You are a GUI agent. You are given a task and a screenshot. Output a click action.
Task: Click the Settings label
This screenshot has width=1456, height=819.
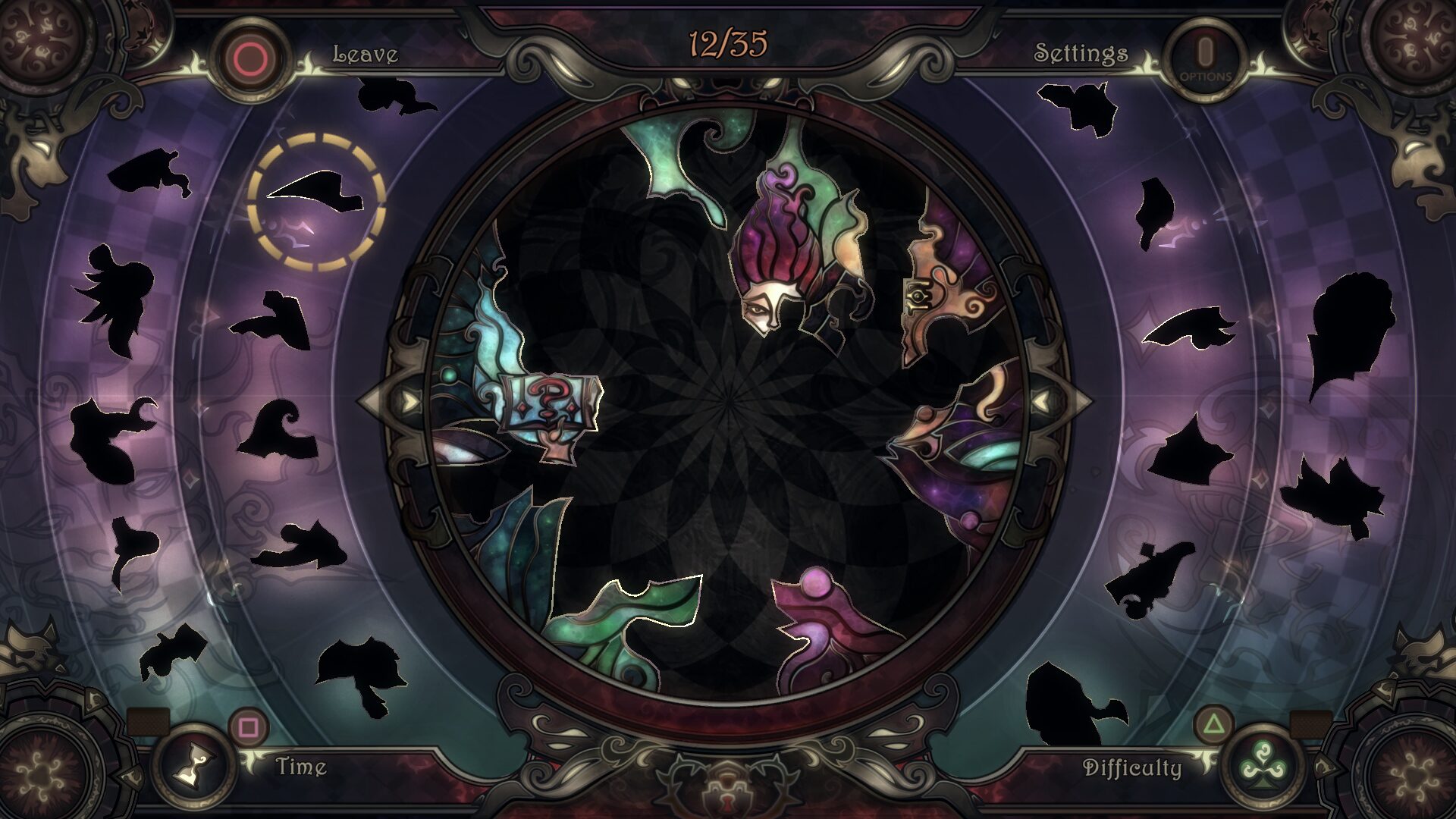1081,54
